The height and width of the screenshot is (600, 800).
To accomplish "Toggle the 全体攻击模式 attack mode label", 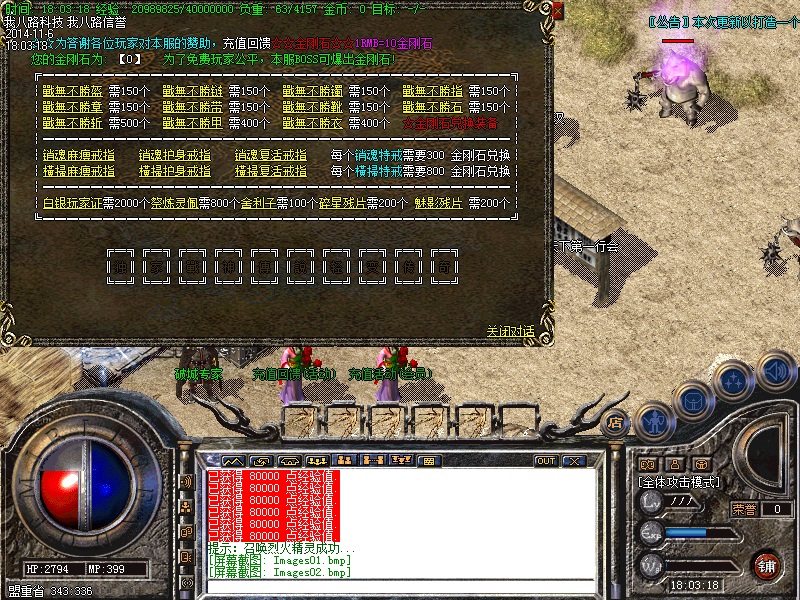I will tap(680, 482).
